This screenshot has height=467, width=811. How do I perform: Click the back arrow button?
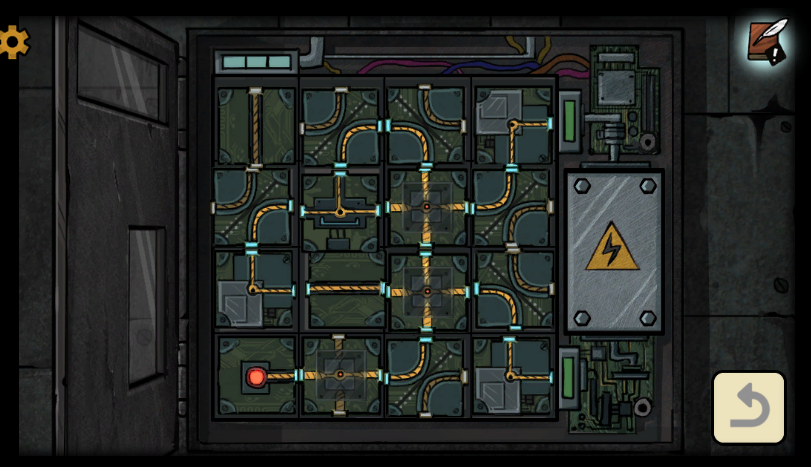point(748,407)
